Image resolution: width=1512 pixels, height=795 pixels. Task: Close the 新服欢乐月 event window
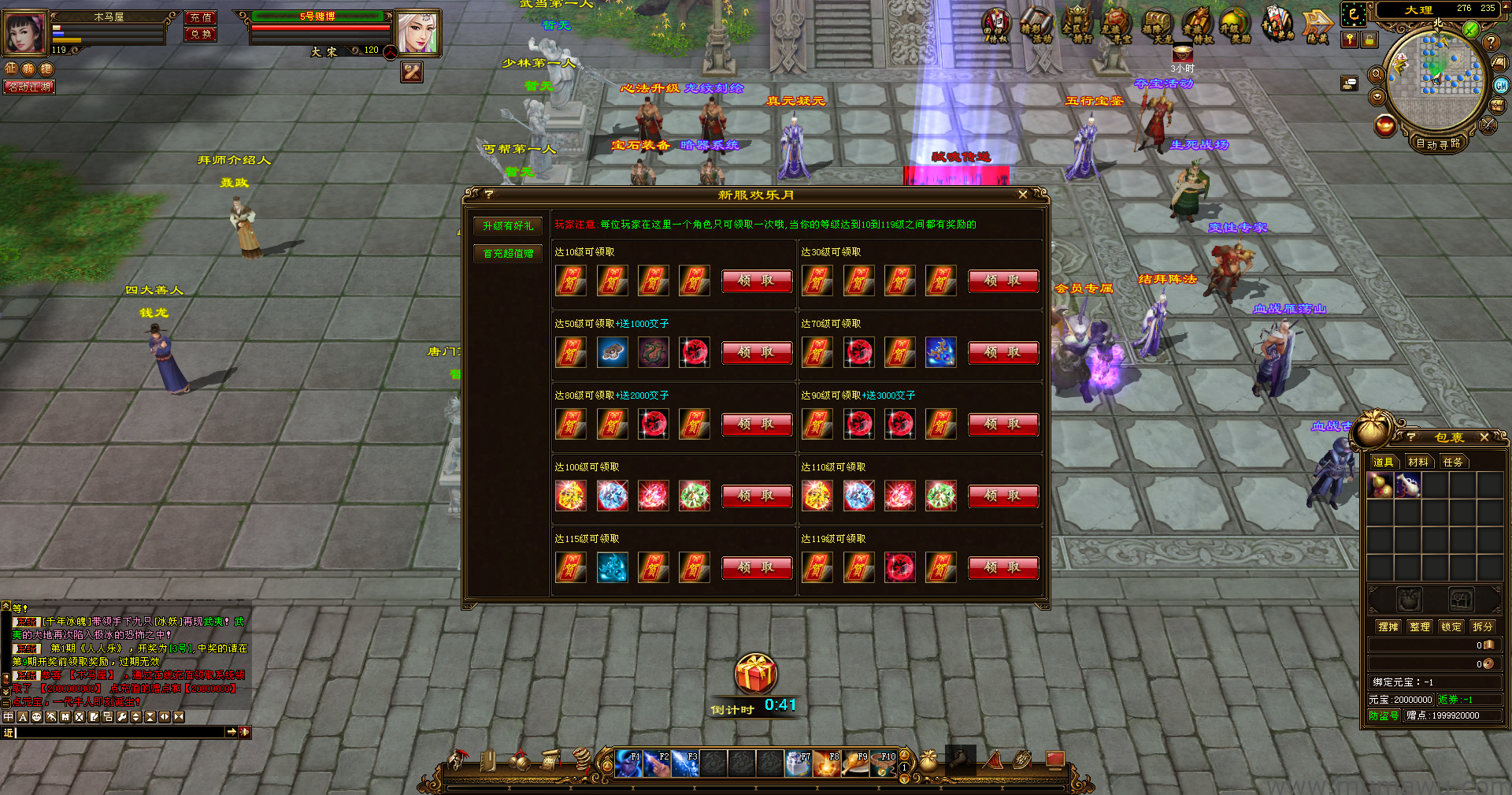coord(1022,195)
